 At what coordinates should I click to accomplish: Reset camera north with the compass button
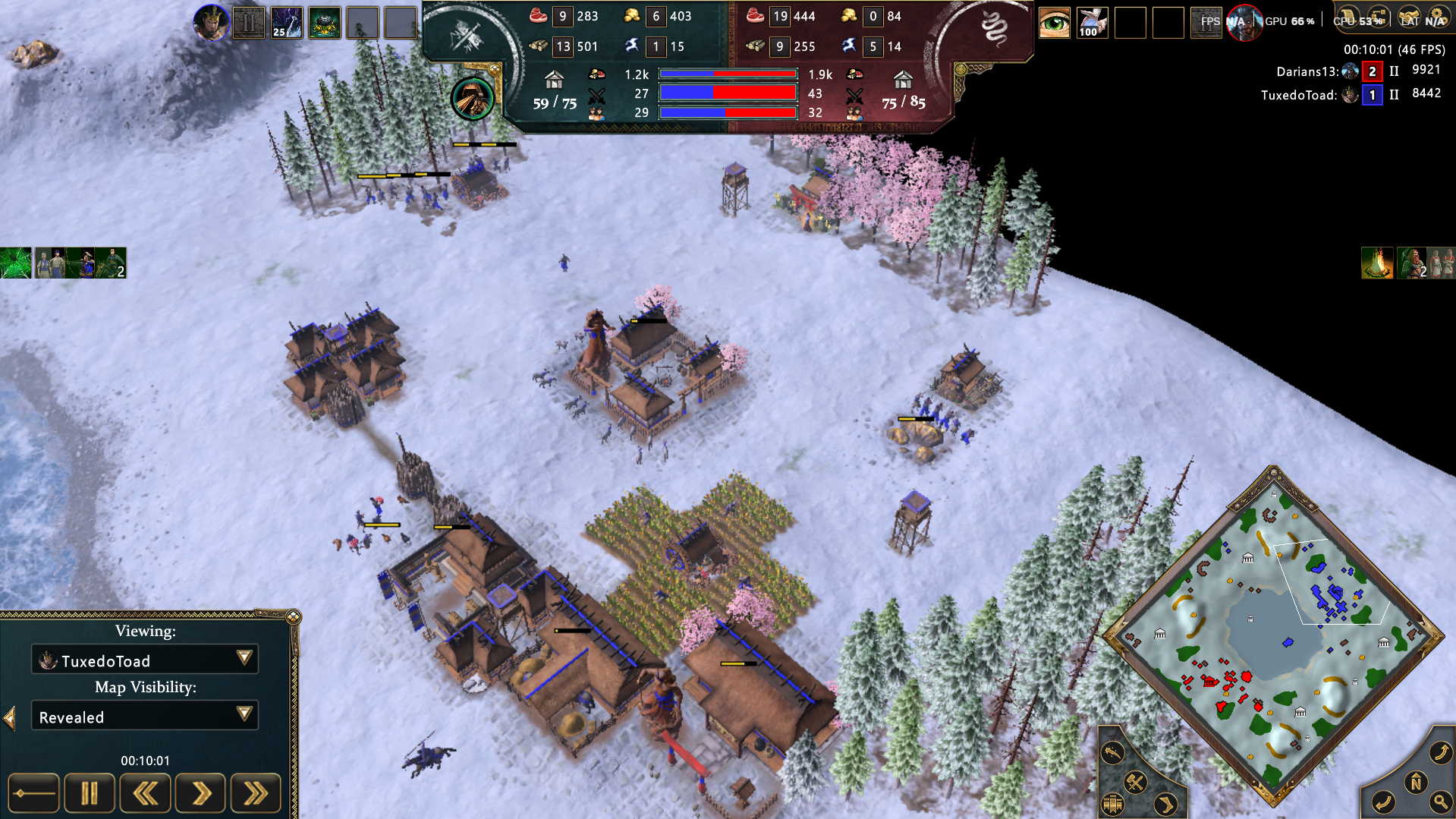click(x=1416, y=783)
